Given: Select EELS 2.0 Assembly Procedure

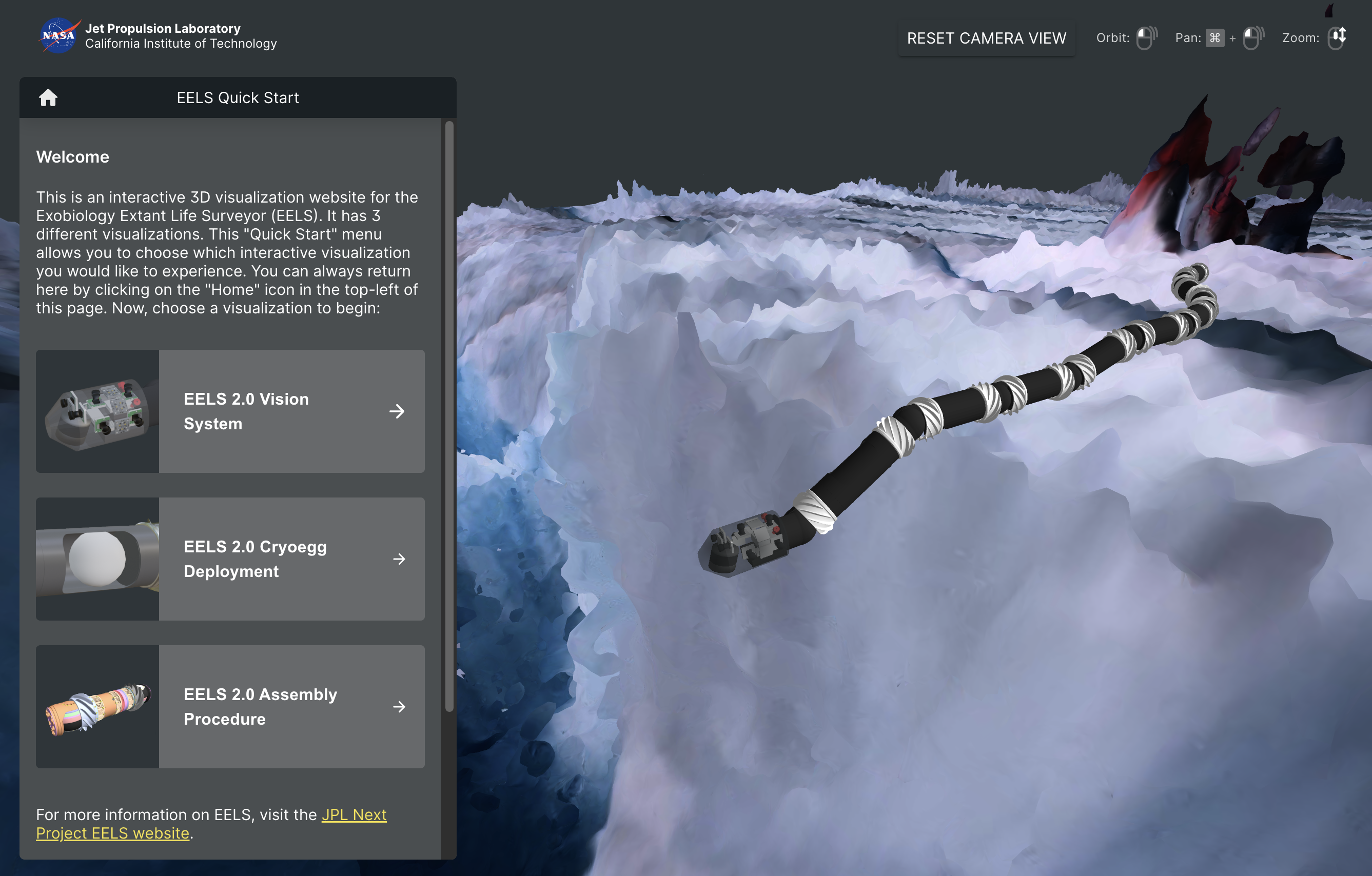Looking at the screenshot, I should point(290,706).
